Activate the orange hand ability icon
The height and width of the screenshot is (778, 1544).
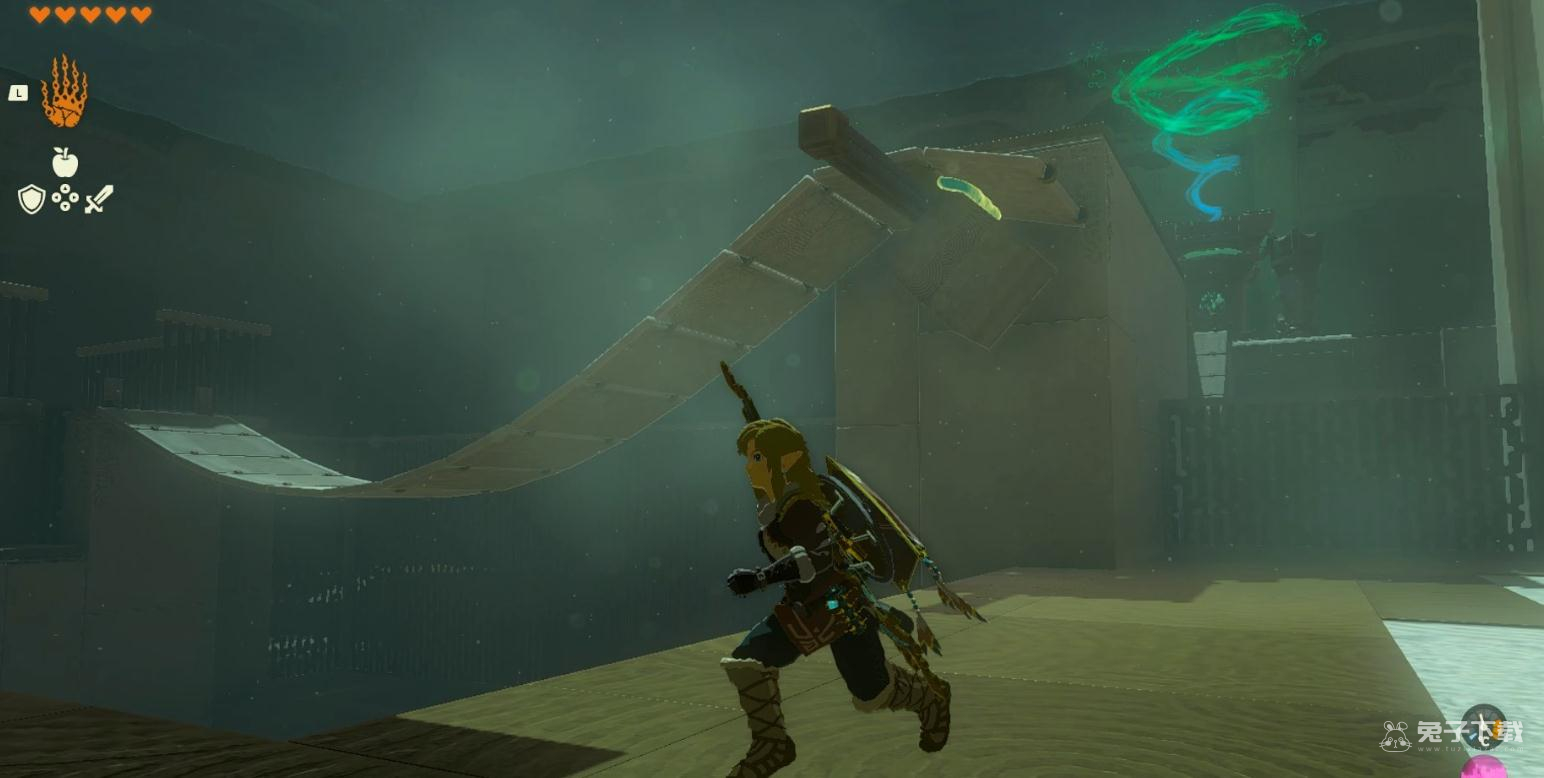click(64, 92)
